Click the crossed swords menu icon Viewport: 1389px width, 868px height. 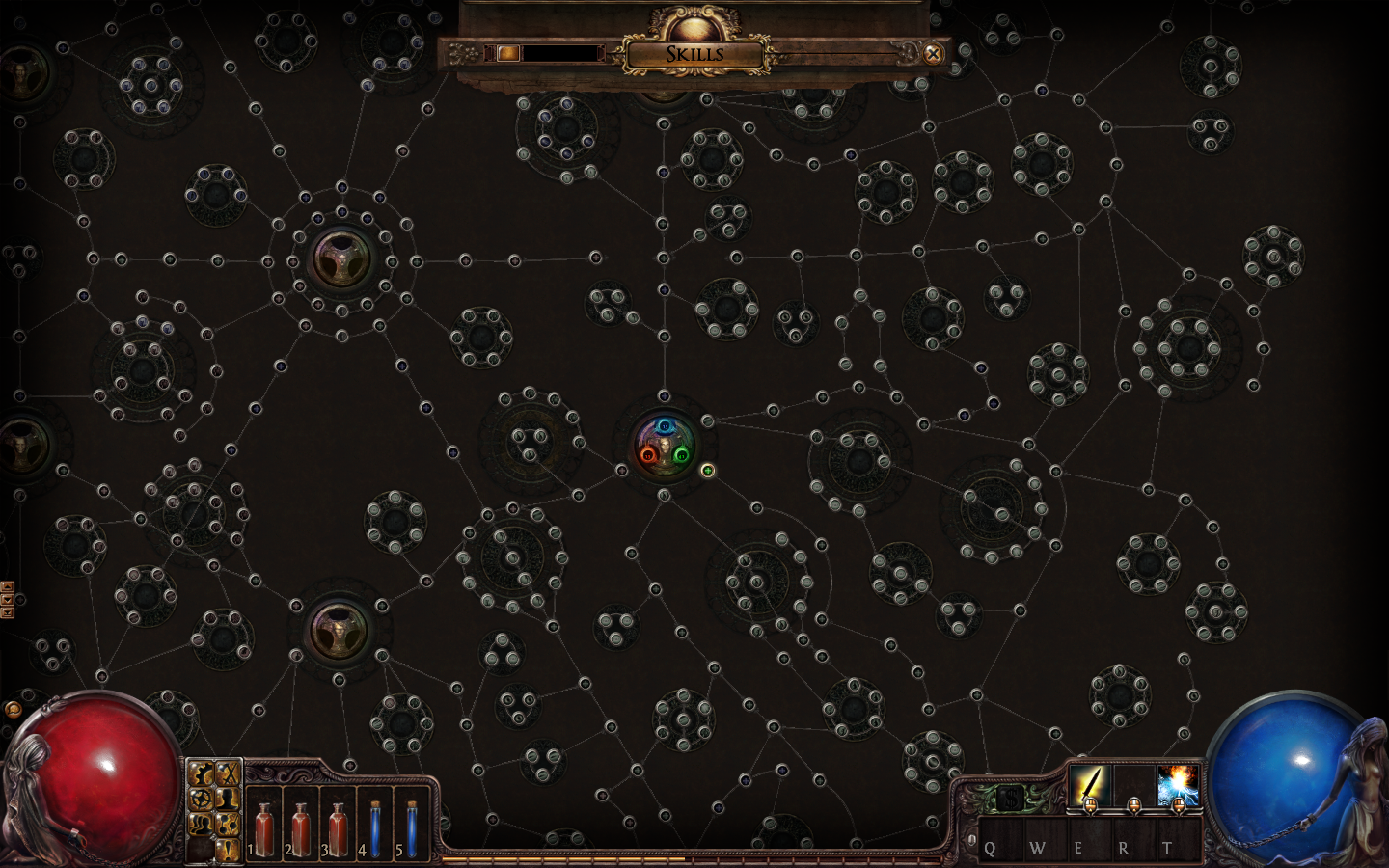228,773
